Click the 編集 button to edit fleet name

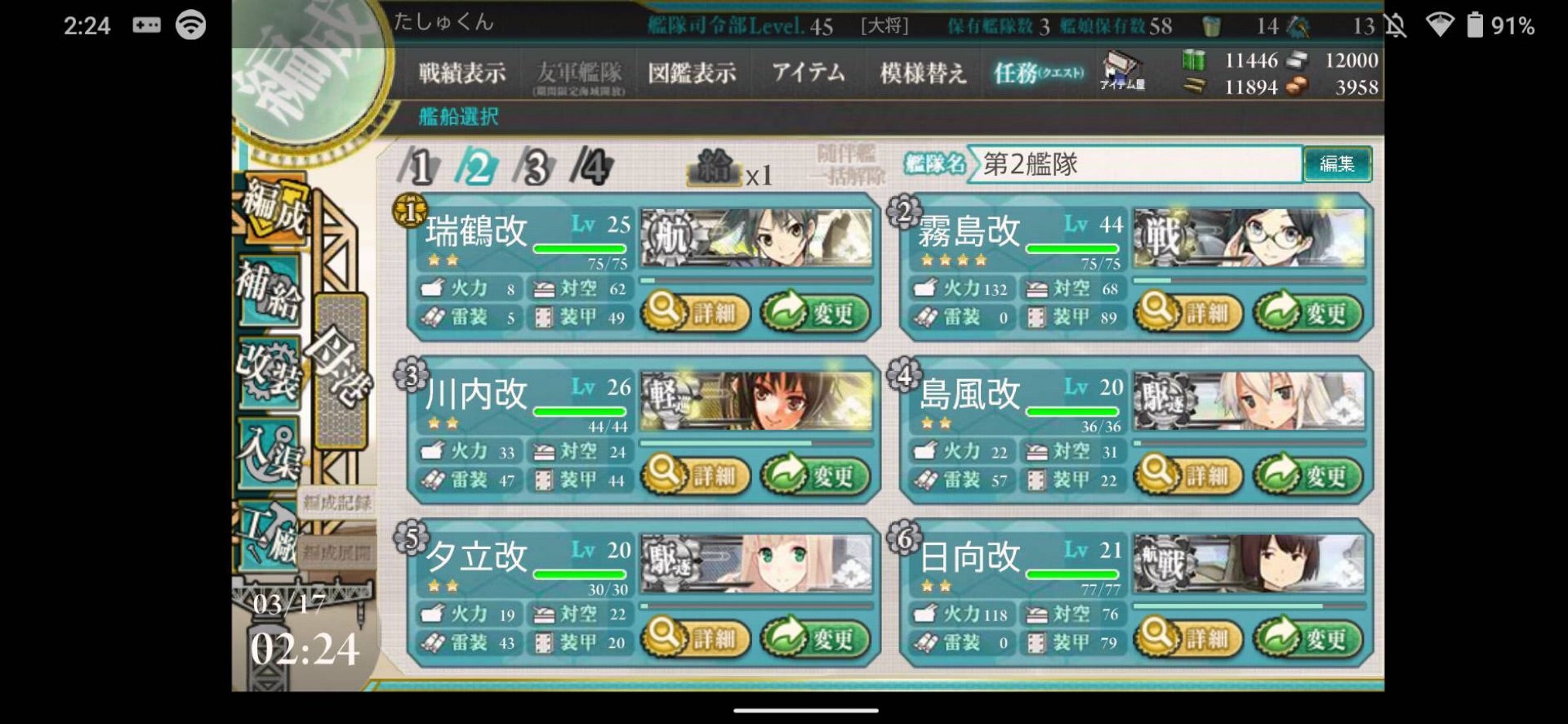coord(1337,164)
